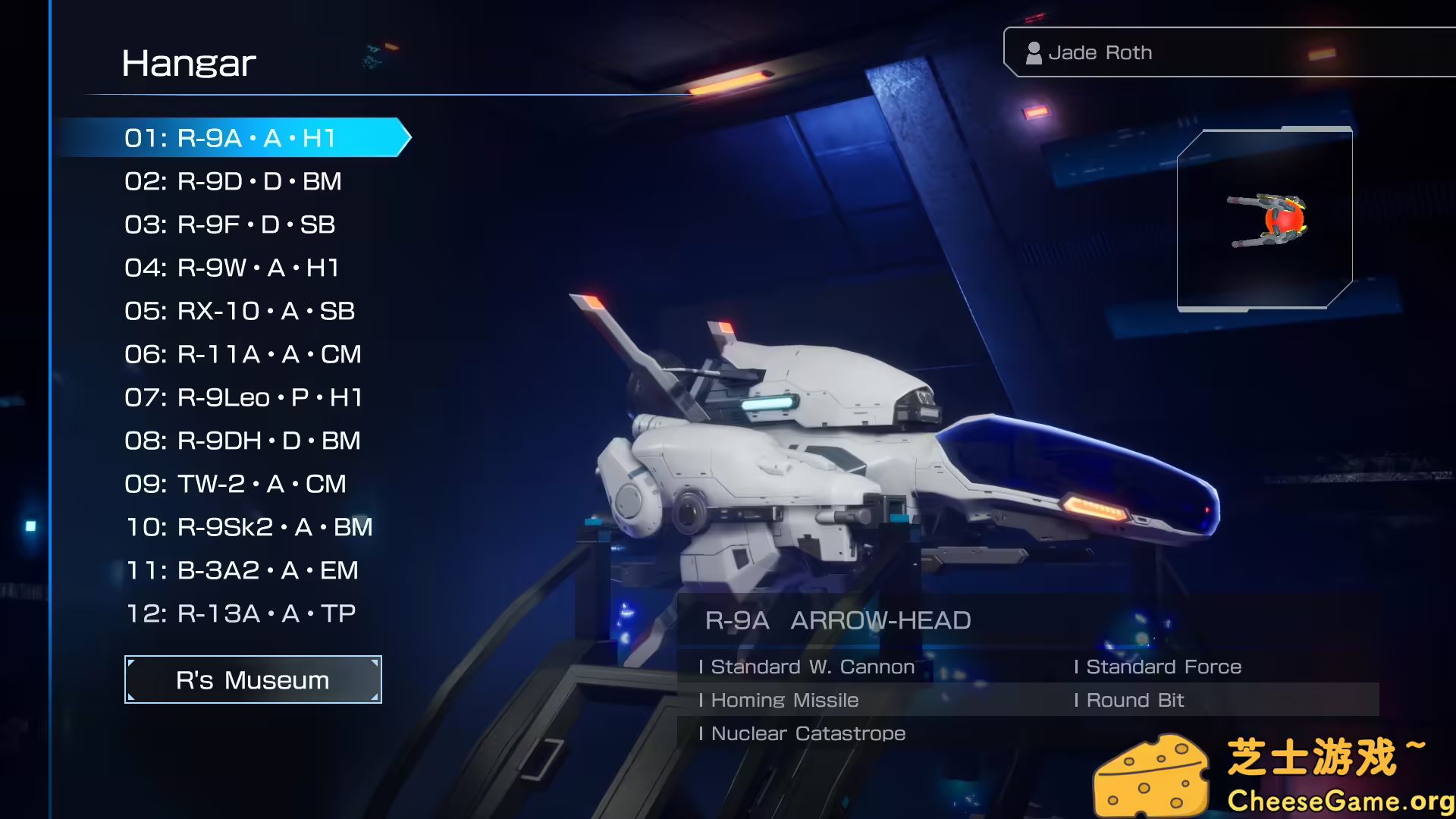Click the Jade Roth name field
This screenshot has height=819, width=1456.
pos(1100,52)
